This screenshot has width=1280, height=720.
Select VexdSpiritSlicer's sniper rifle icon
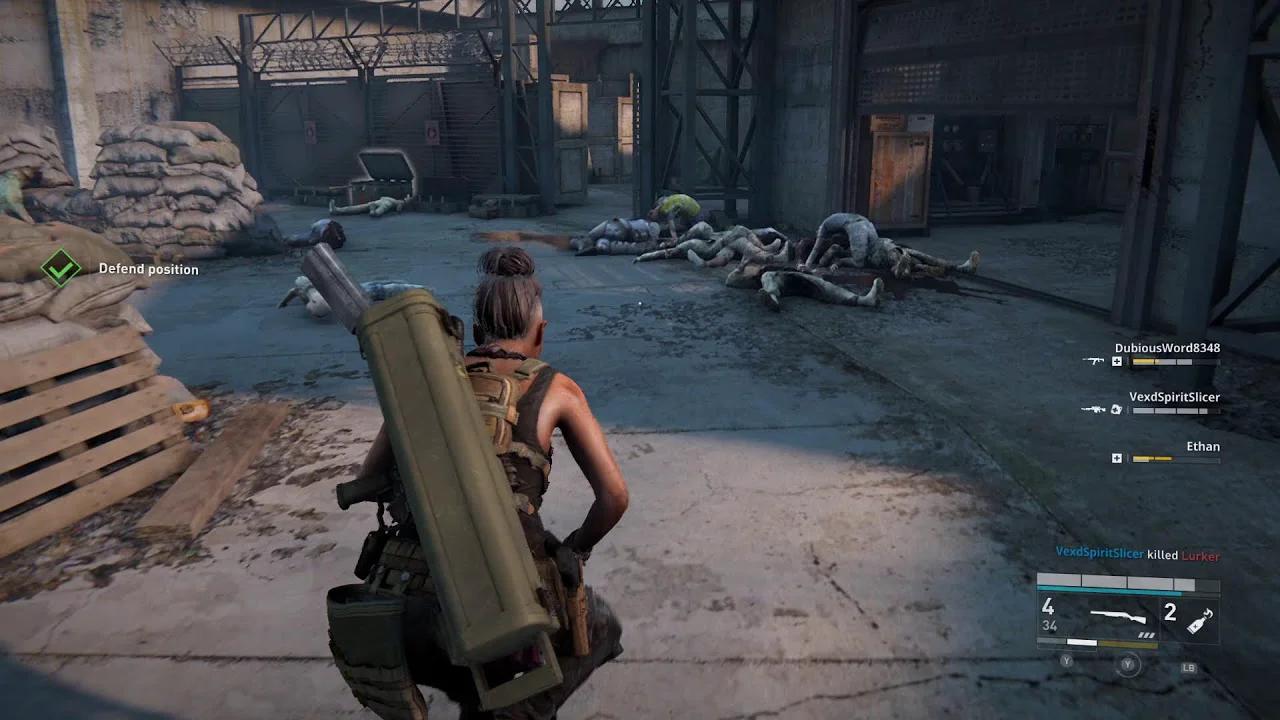[1095, 409]
